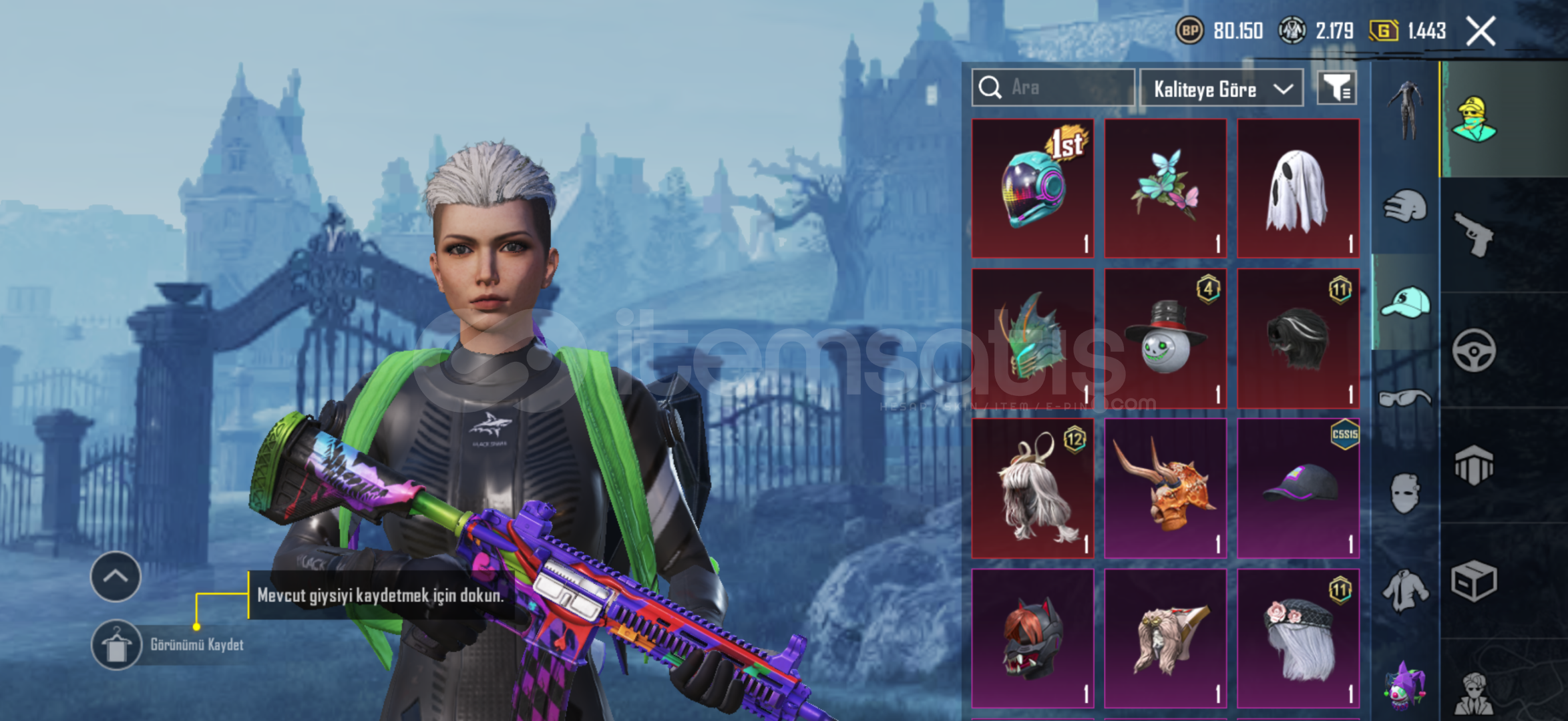Image resolution: width=1568 pixels, height=721 pixels.
Task: Open the supply crate box tab
Action: (1474, 581)
